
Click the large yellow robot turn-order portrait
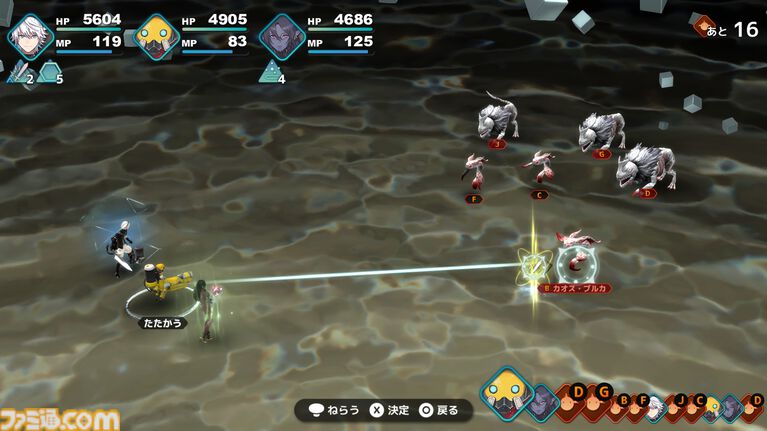click(x=505, y=392)
